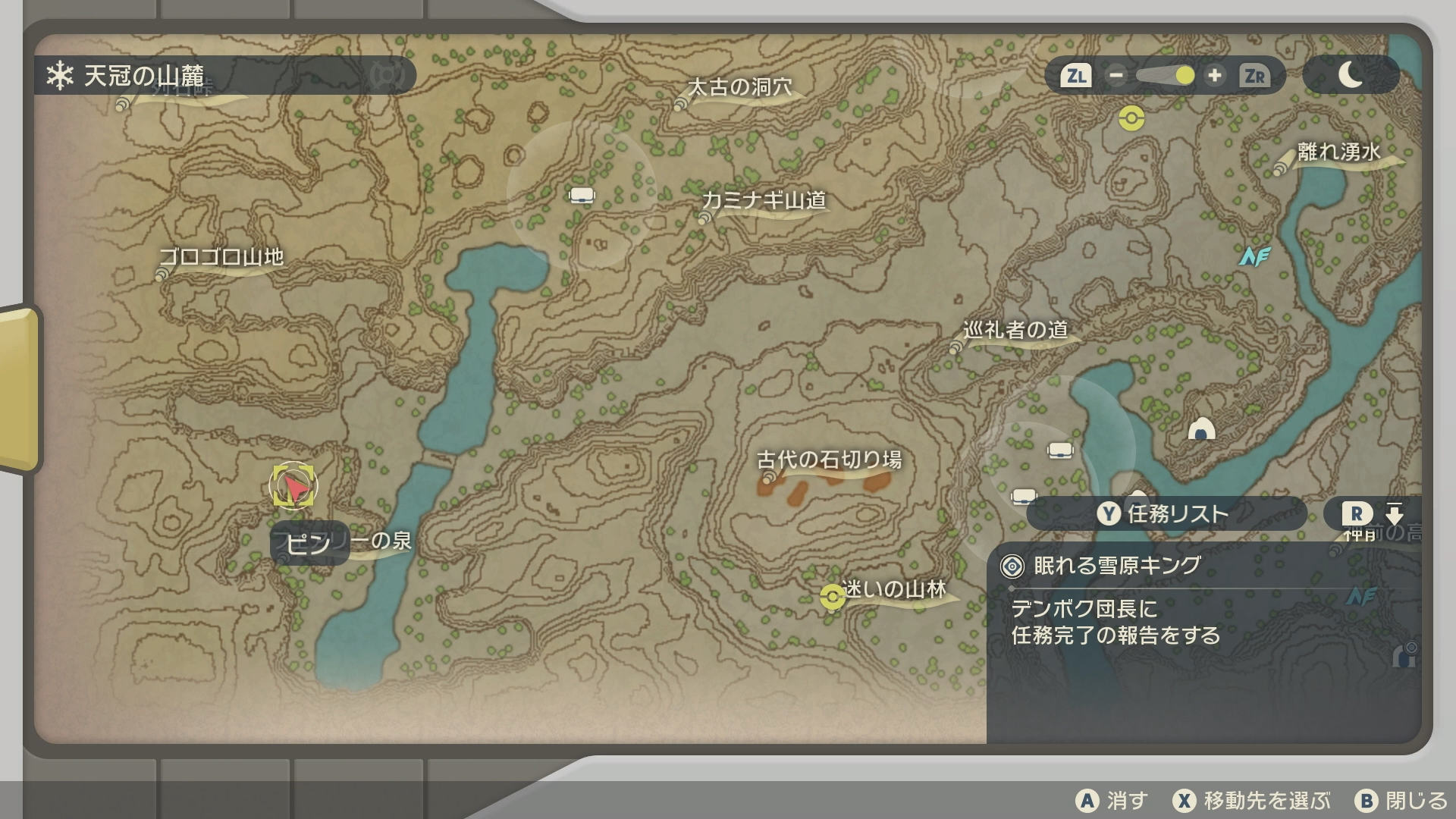
Task: Open the 任務リスト mission list
Action: point(1165,514)
